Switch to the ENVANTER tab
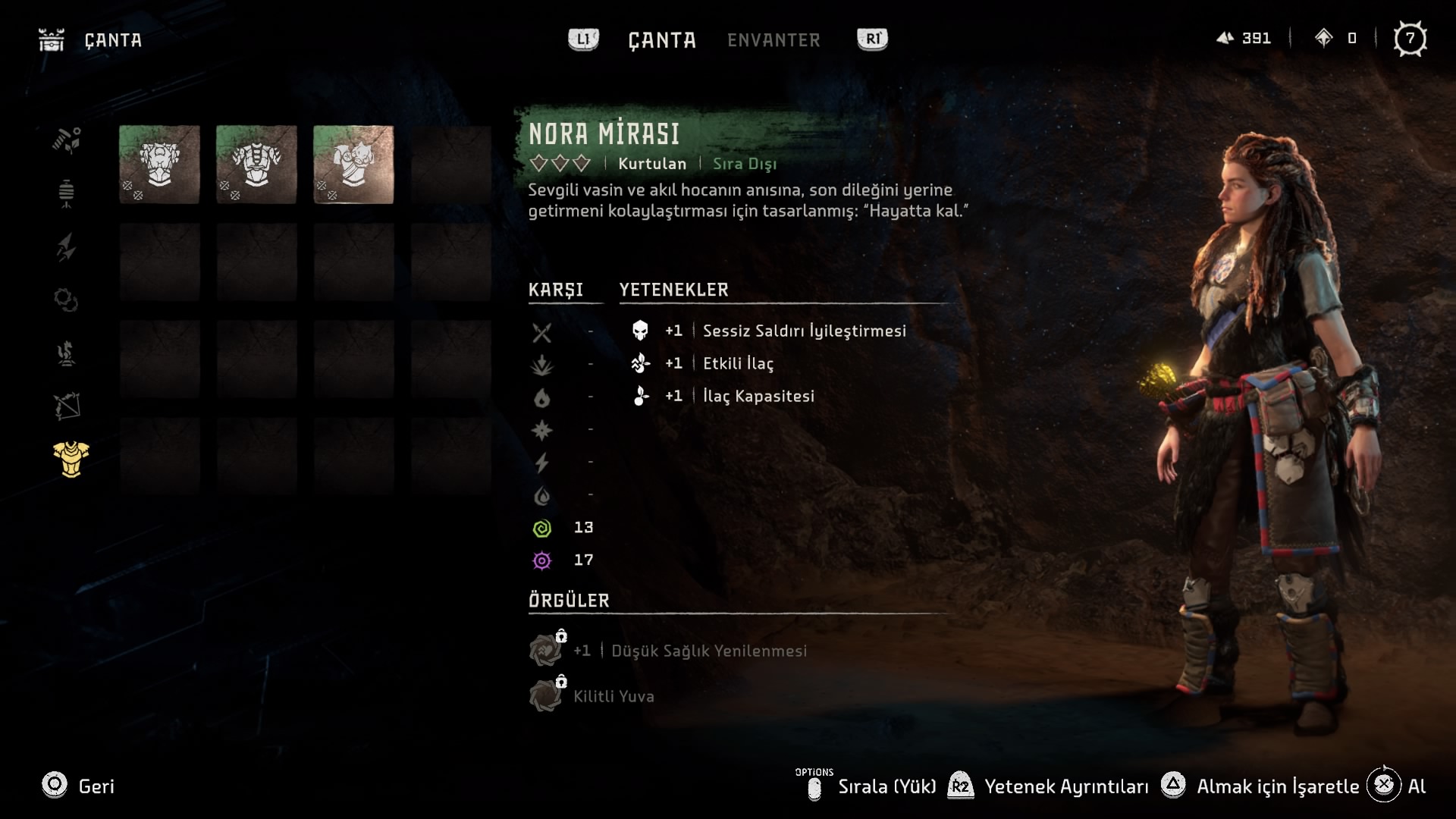 [773, 40]
